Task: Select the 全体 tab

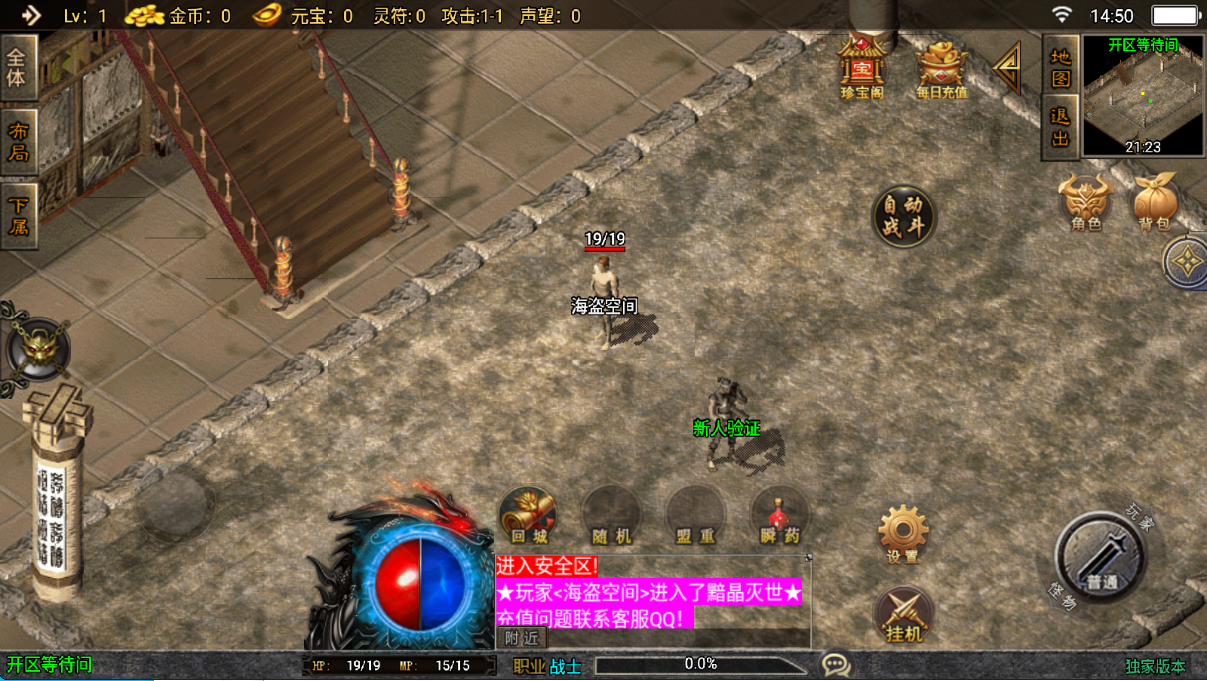Action: coord(18,66)
